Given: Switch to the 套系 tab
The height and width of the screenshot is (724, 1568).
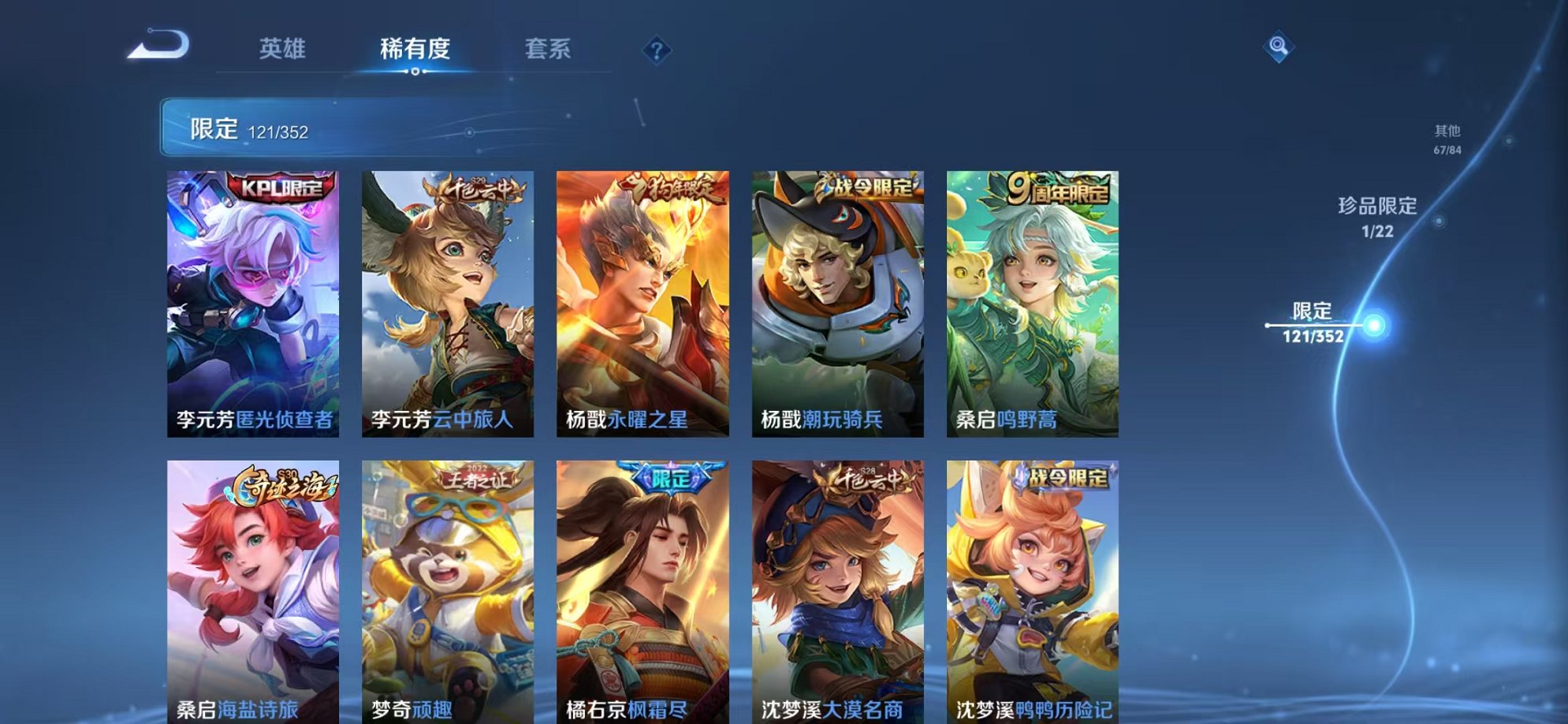Looking at the screenshot, I should [x=549, y=49].
